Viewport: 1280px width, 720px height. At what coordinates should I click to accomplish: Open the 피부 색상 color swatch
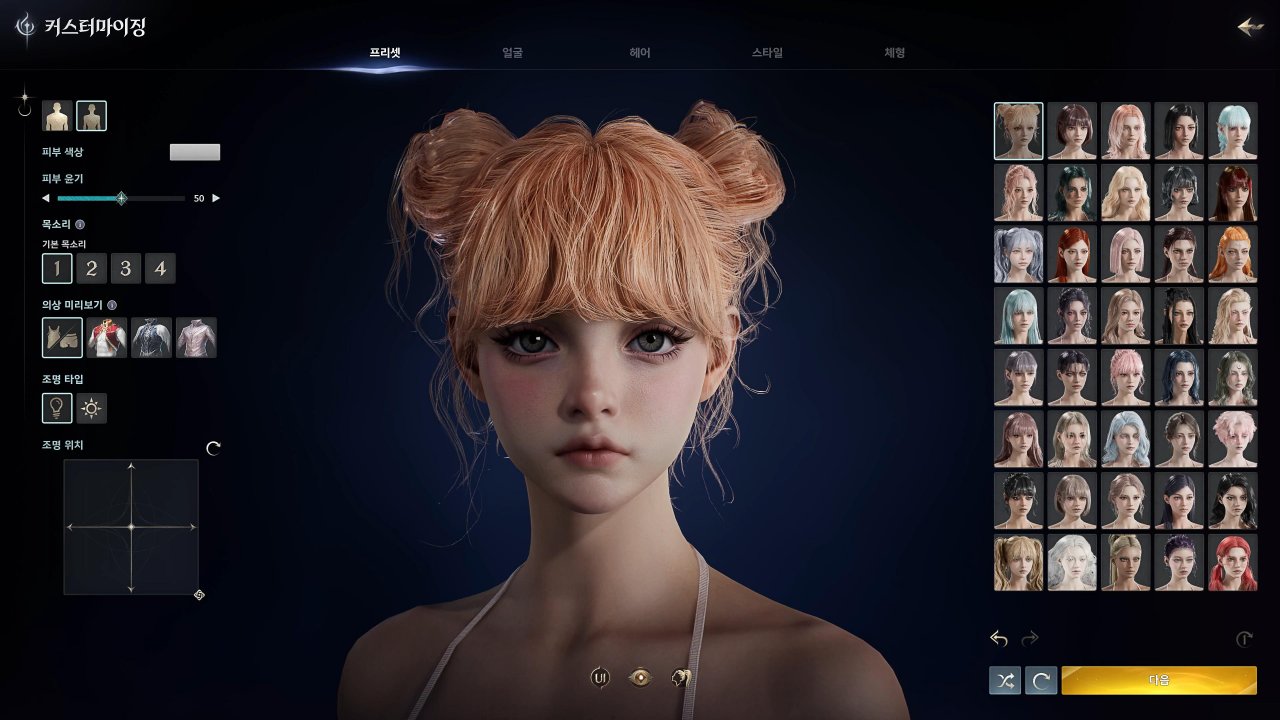195,151
